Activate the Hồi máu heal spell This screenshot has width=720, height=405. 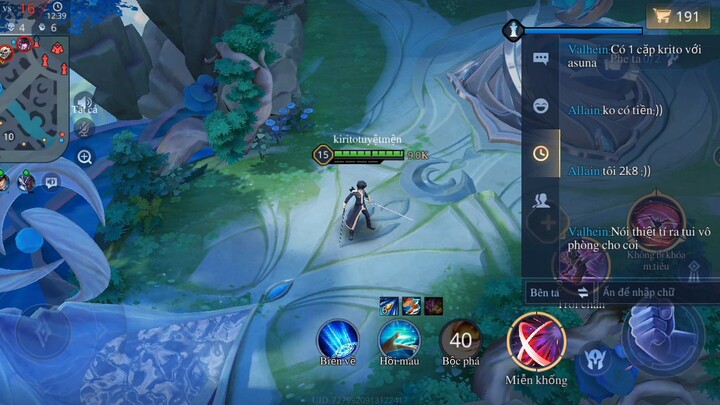(398, 339)
